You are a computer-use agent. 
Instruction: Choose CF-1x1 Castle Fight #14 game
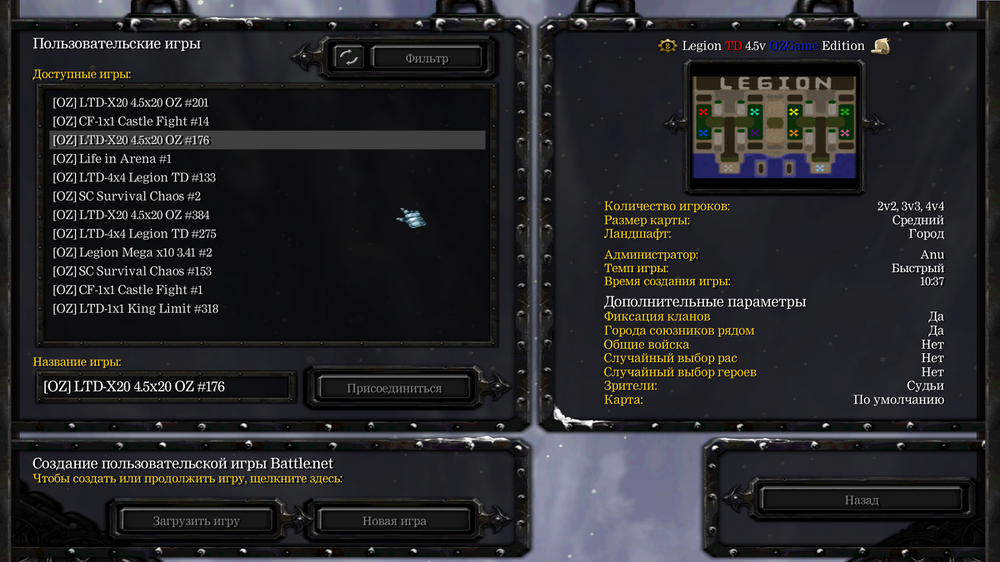[x=131, y=121]
